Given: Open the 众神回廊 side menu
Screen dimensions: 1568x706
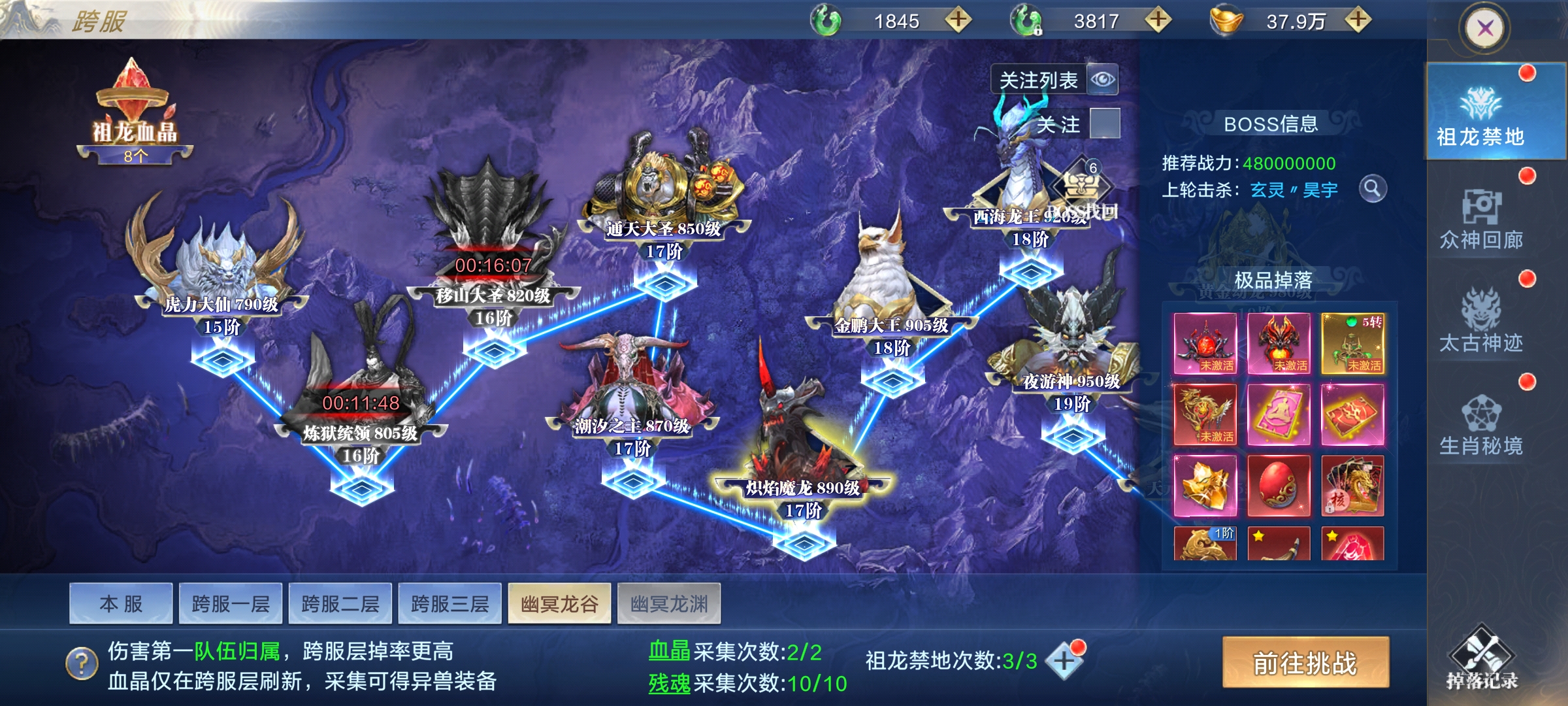Looking at the screenshot, I should pos(1481,219).
